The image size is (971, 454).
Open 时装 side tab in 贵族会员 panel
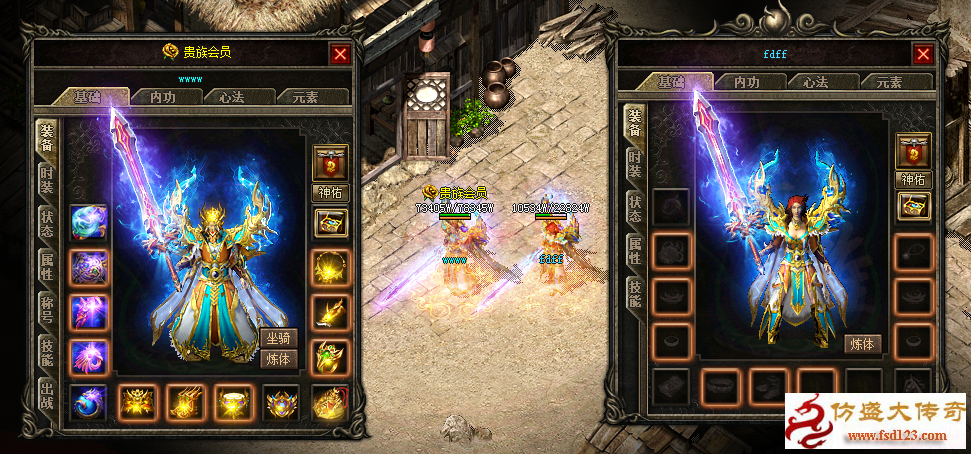click(x=46, y=182)
